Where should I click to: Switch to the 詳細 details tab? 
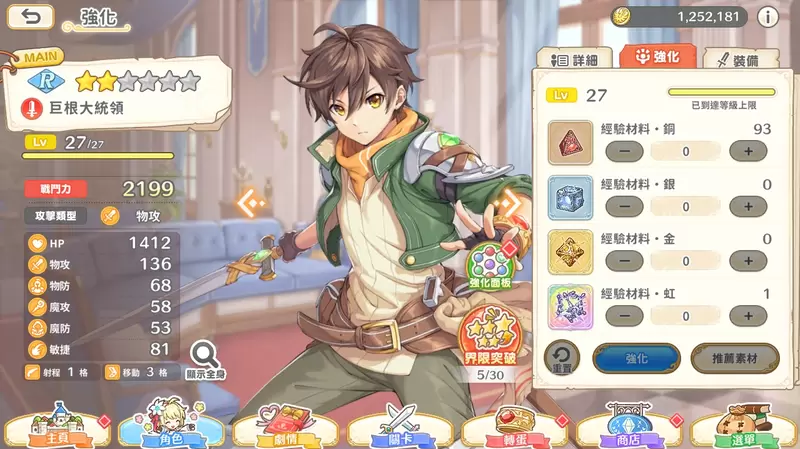(576, 60)
